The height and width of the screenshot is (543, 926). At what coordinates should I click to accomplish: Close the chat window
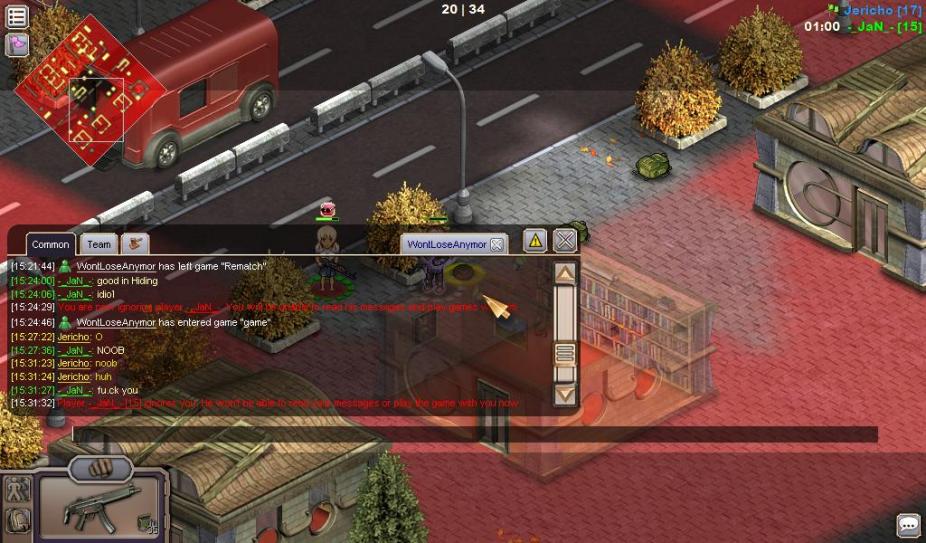(565, 241)
